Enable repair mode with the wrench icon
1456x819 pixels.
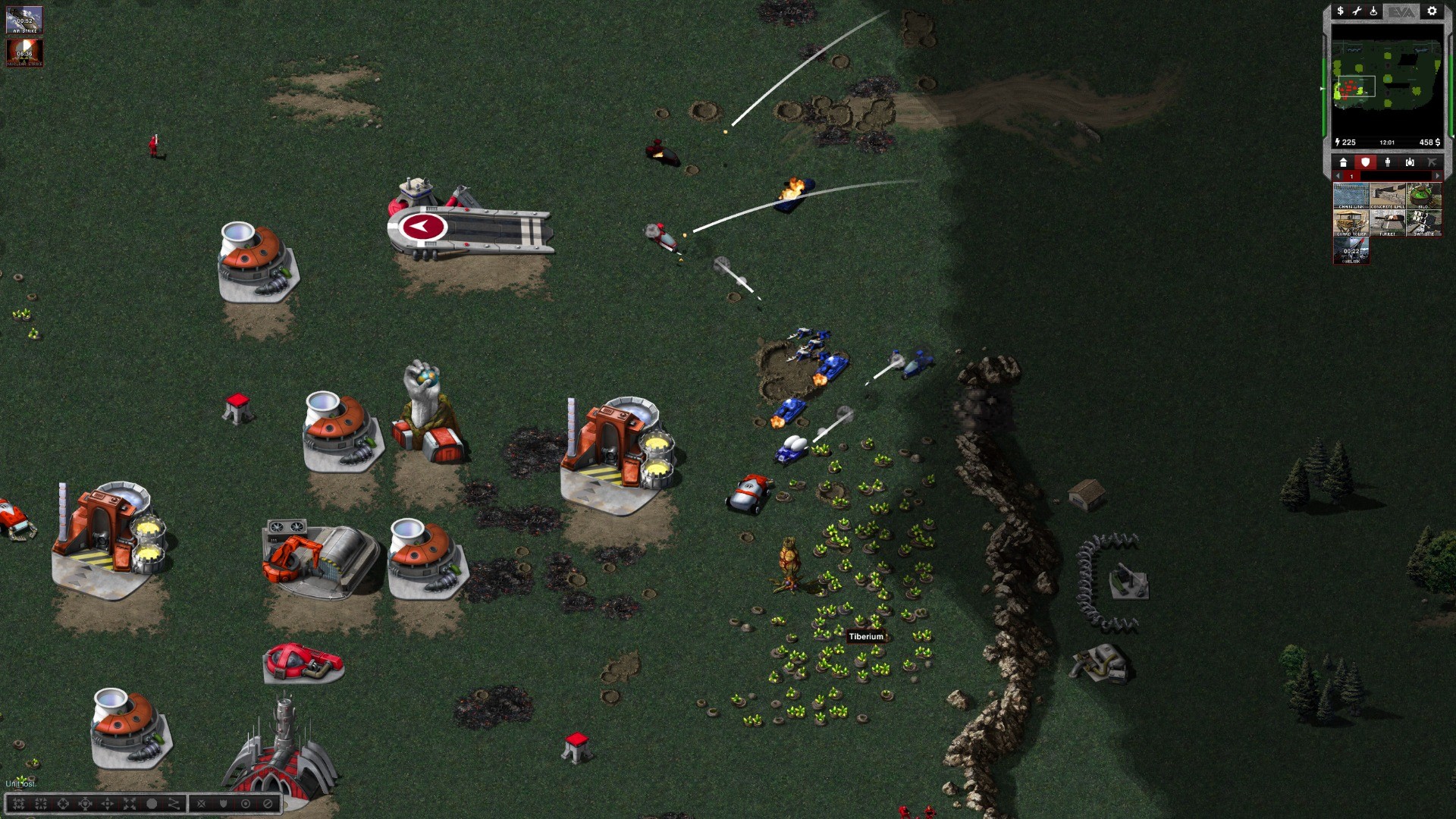click(1357, 11)
